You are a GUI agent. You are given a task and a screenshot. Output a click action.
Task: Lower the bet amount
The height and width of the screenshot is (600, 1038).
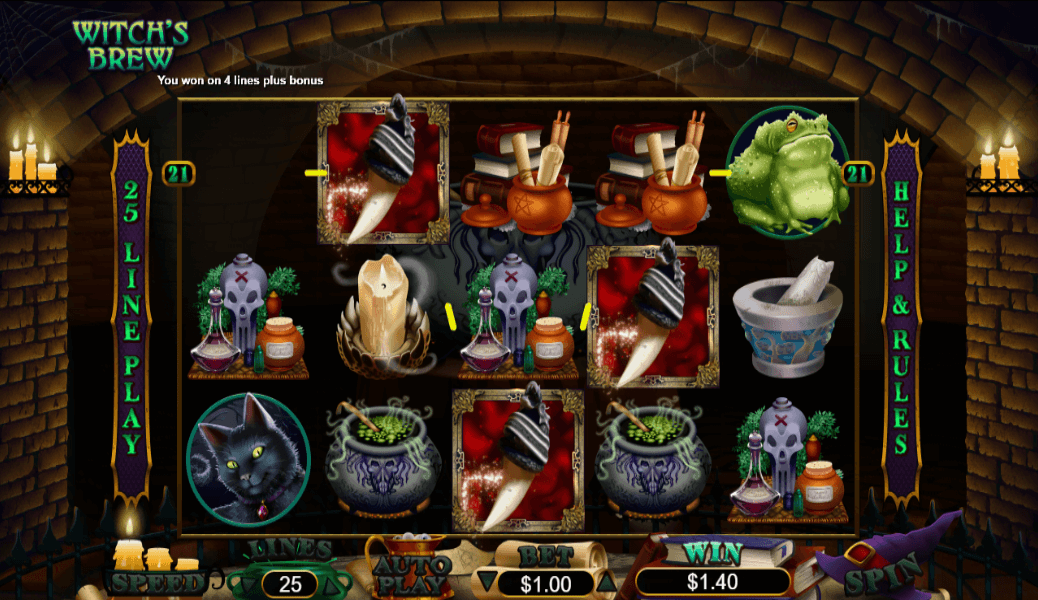coord(486,582)
